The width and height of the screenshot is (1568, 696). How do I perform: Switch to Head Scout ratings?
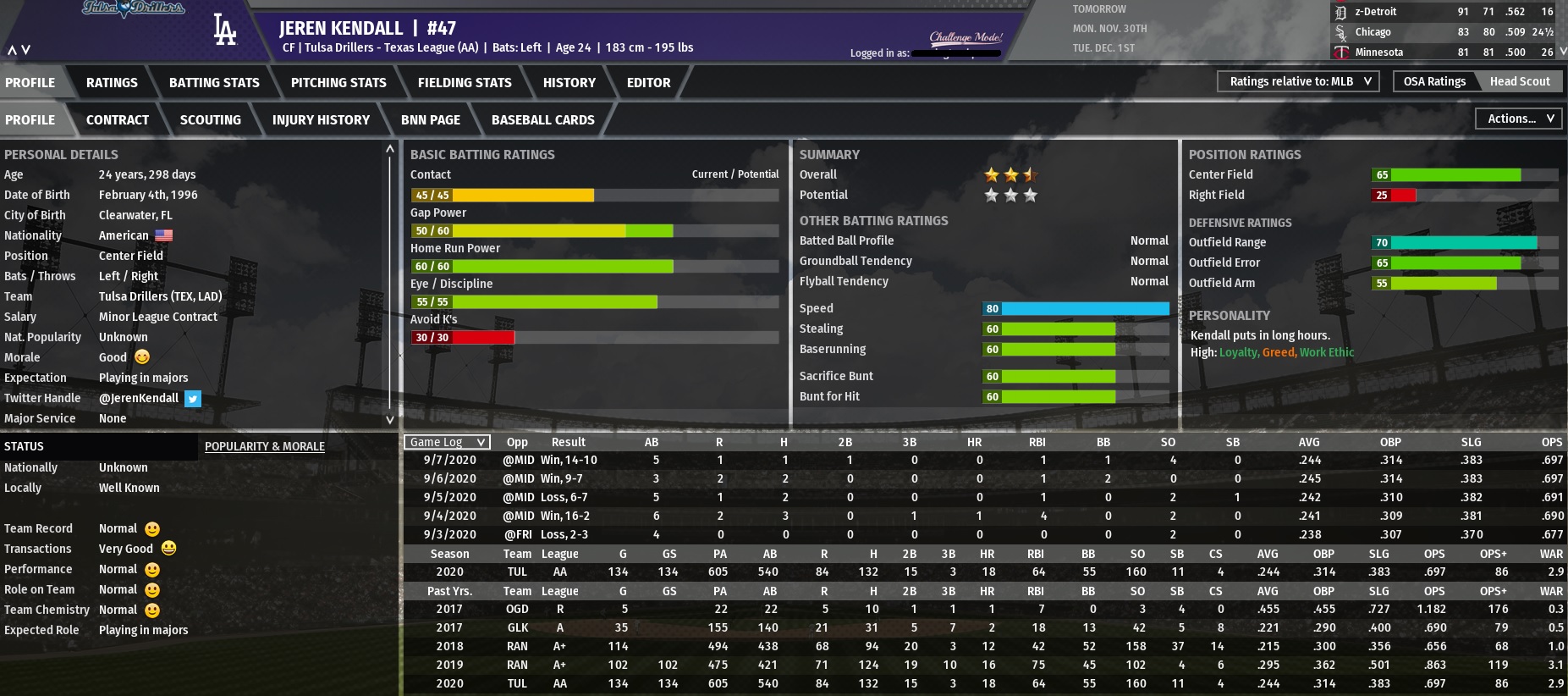point(1520,81)
